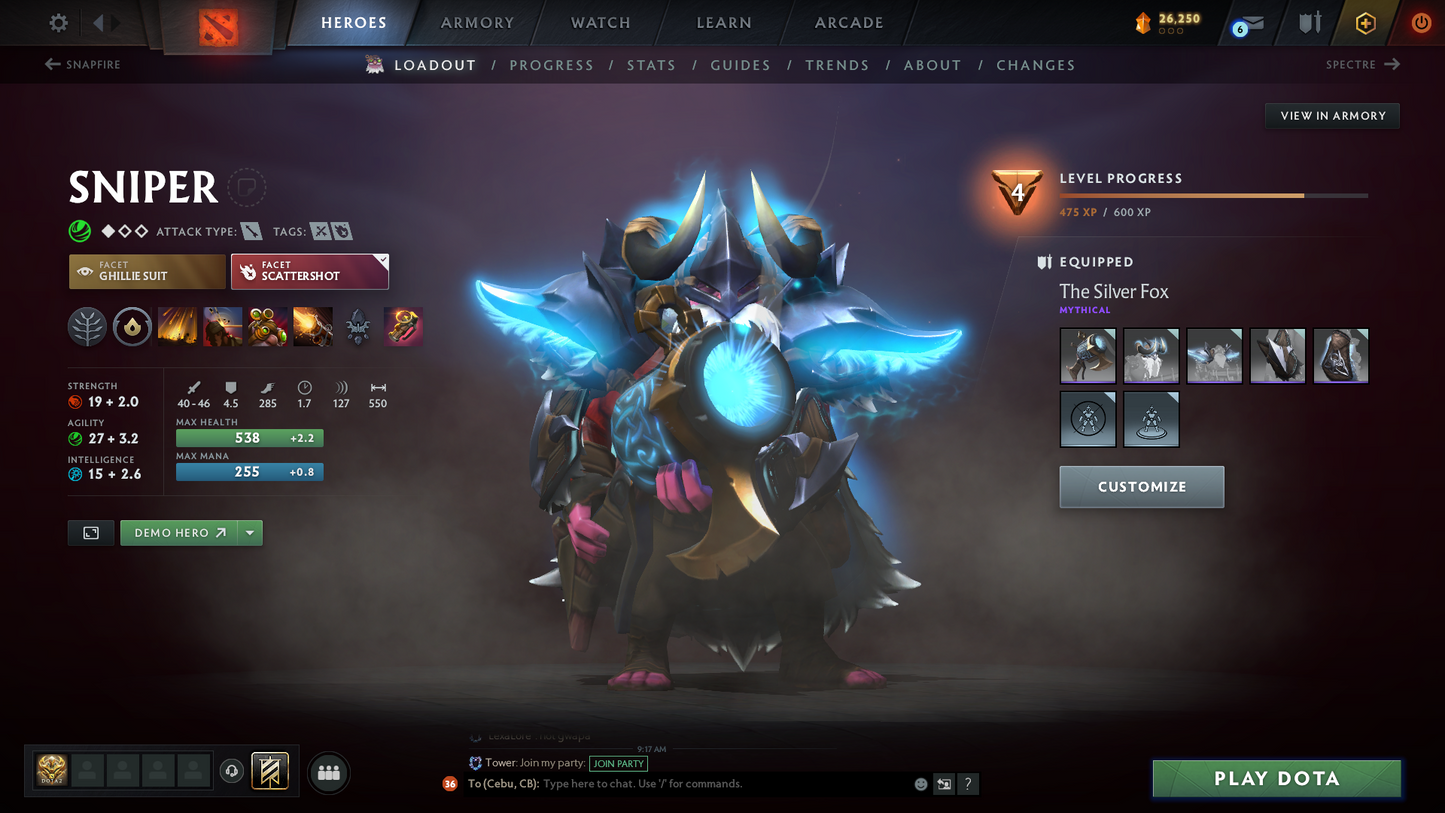The image size is (1445, 813).
Task: Click Join Party in chat
Action: [x=619, y=763]
